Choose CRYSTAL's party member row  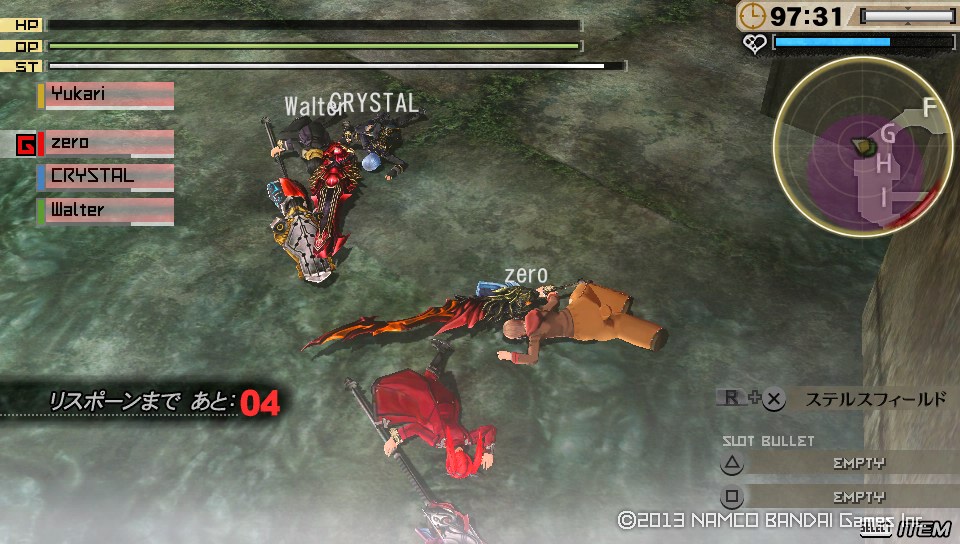pyautogui.click(x=106, y=177)
